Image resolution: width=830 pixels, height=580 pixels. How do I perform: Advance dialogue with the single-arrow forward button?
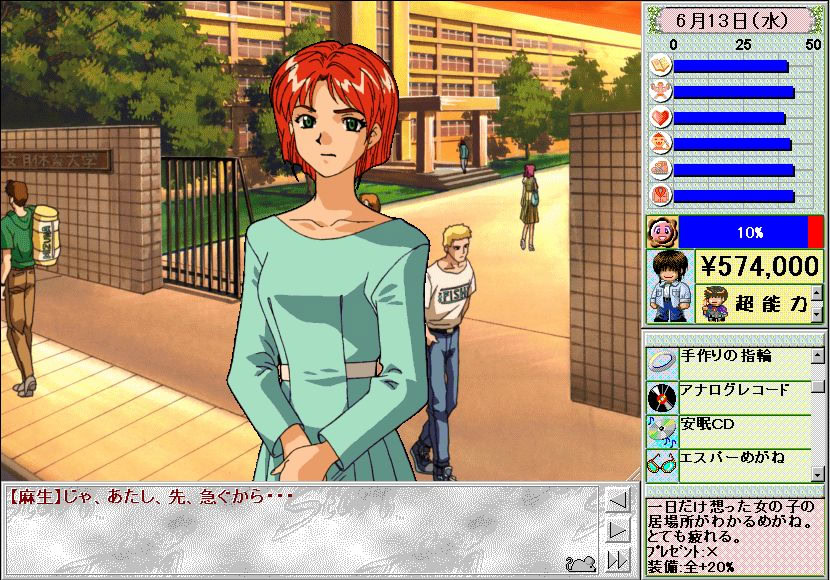coord(618,530)
